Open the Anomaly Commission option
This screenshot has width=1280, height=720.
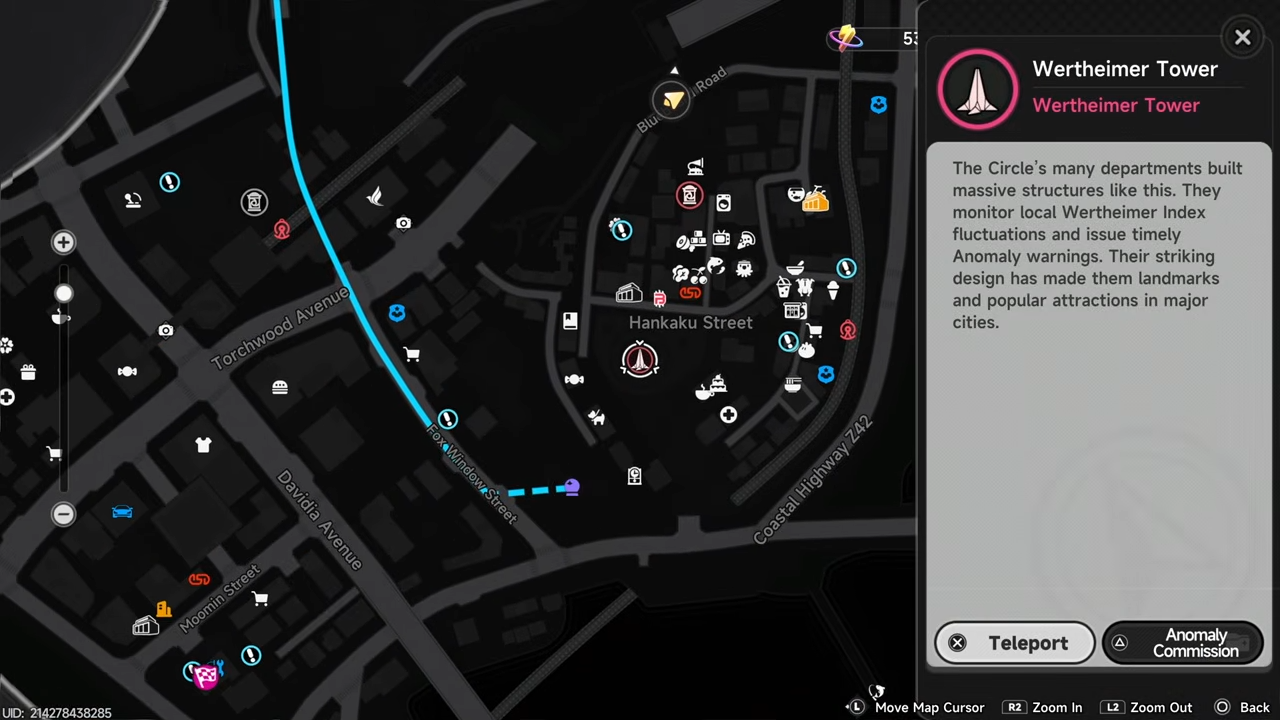coord(1182,643)
